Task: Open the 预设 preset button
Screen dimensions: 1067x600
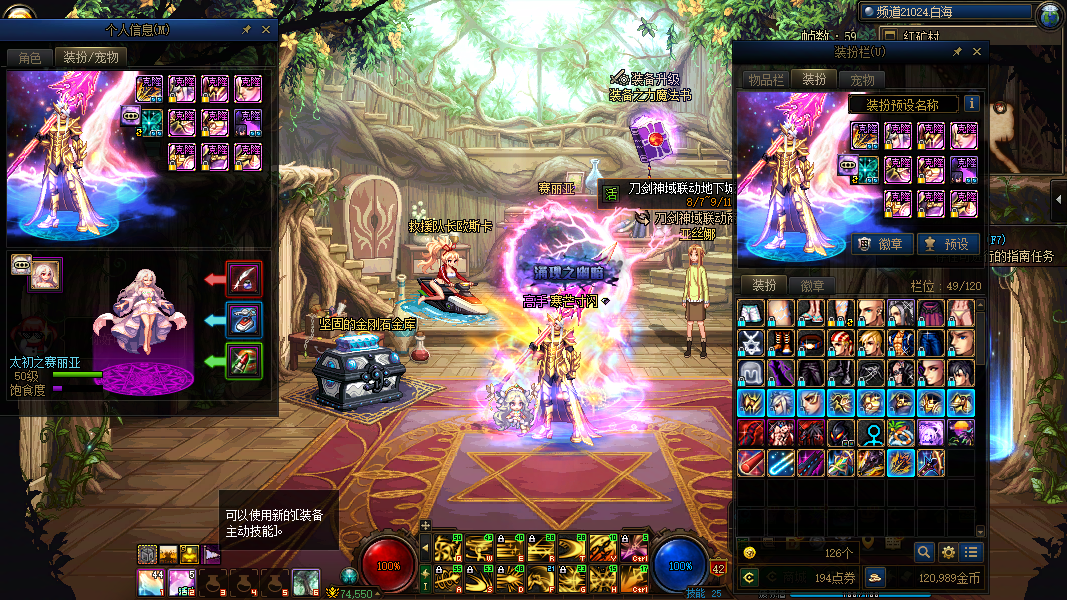Action: pos(946,243)
